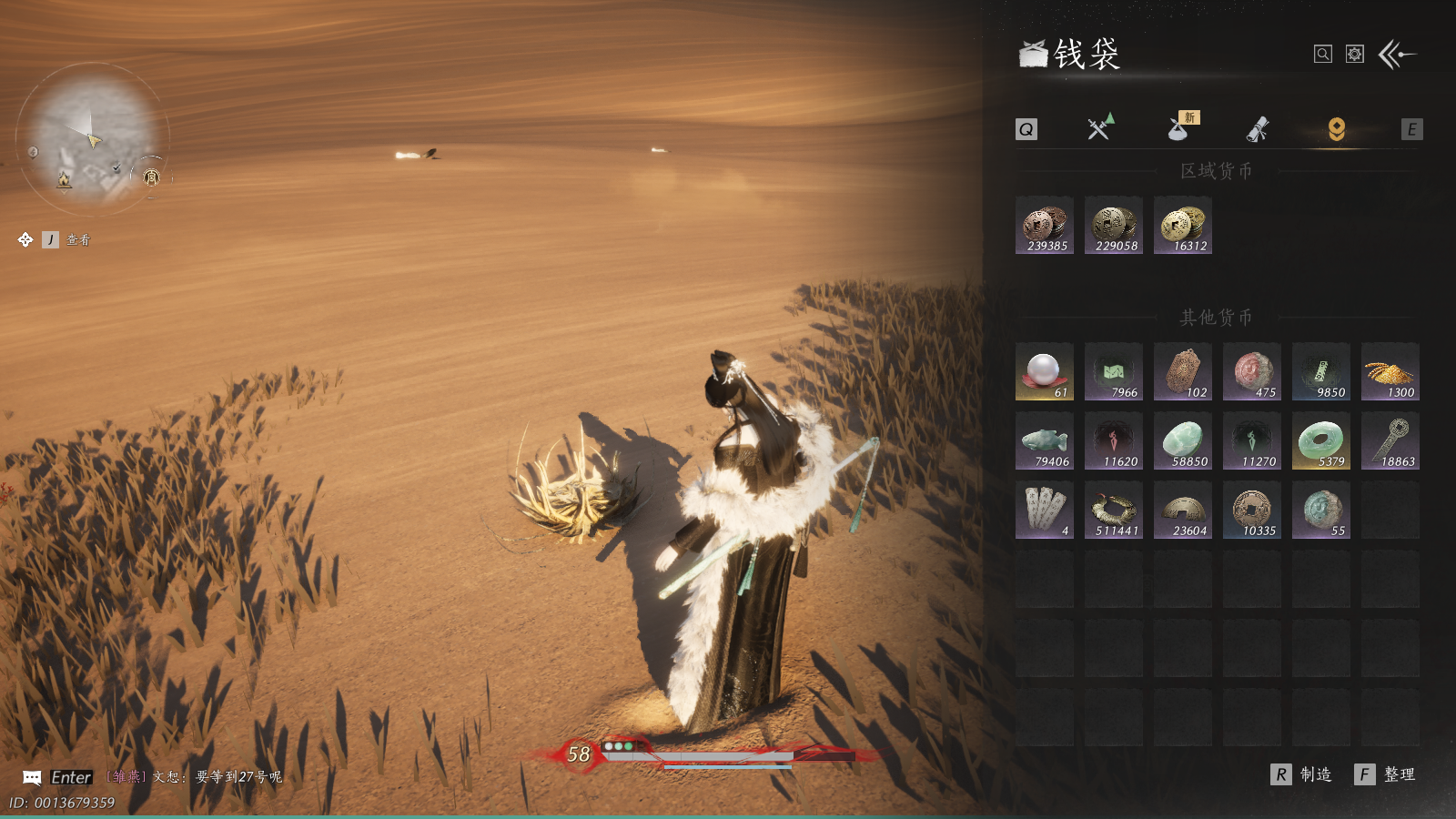Select the gold currency pouch tab
Image resolution: width=1456 pixels, height=819 pixels.
(1336, 129)
